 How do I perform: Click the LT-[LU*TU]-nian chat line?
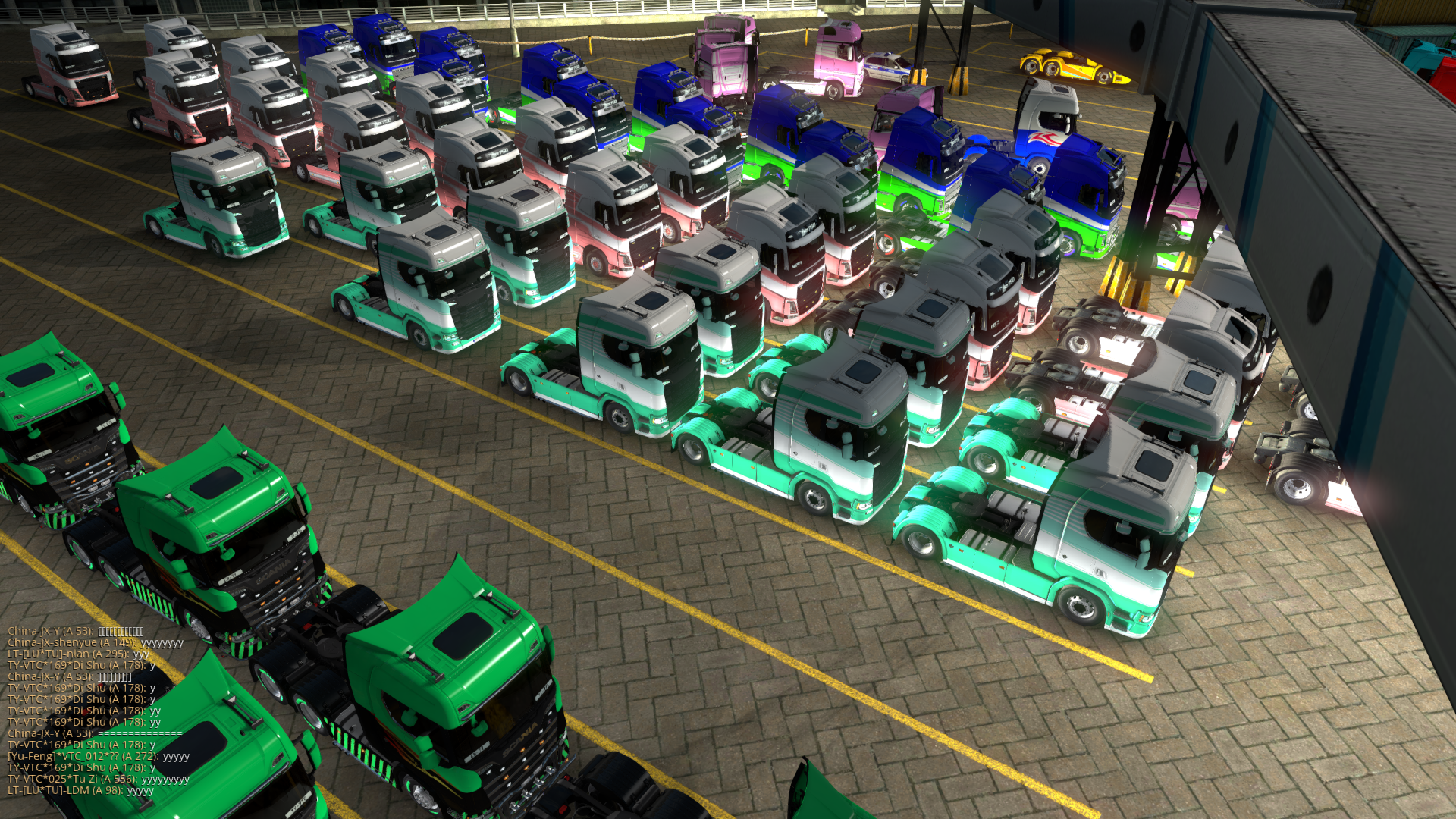[78, 654]
